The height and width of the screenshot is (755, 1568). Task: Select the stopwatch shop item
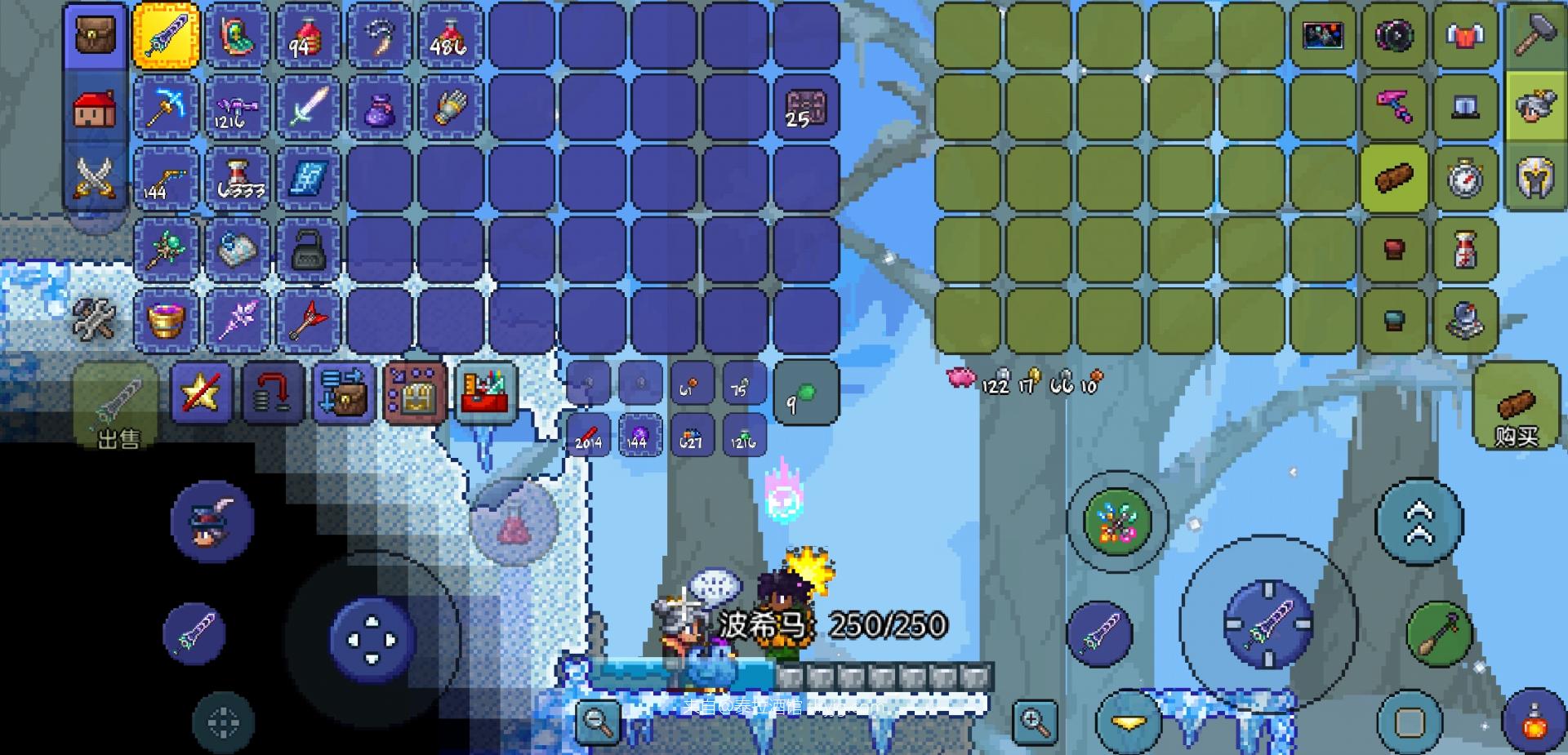coord(1465,178)
